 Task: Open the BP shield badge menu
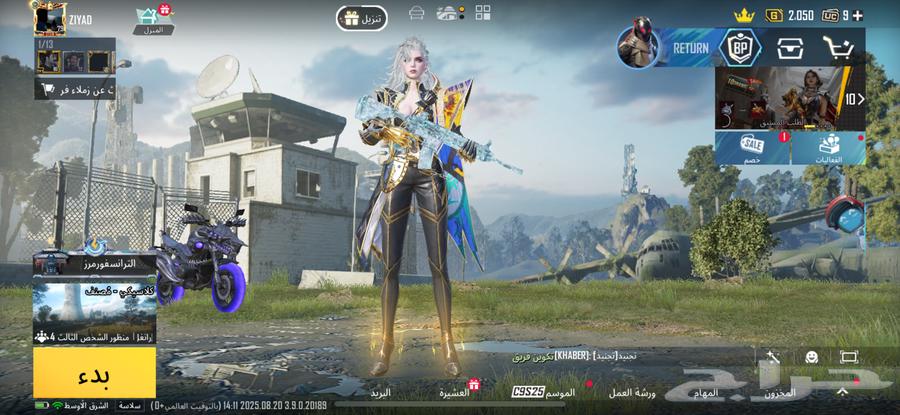click(741, 47)
